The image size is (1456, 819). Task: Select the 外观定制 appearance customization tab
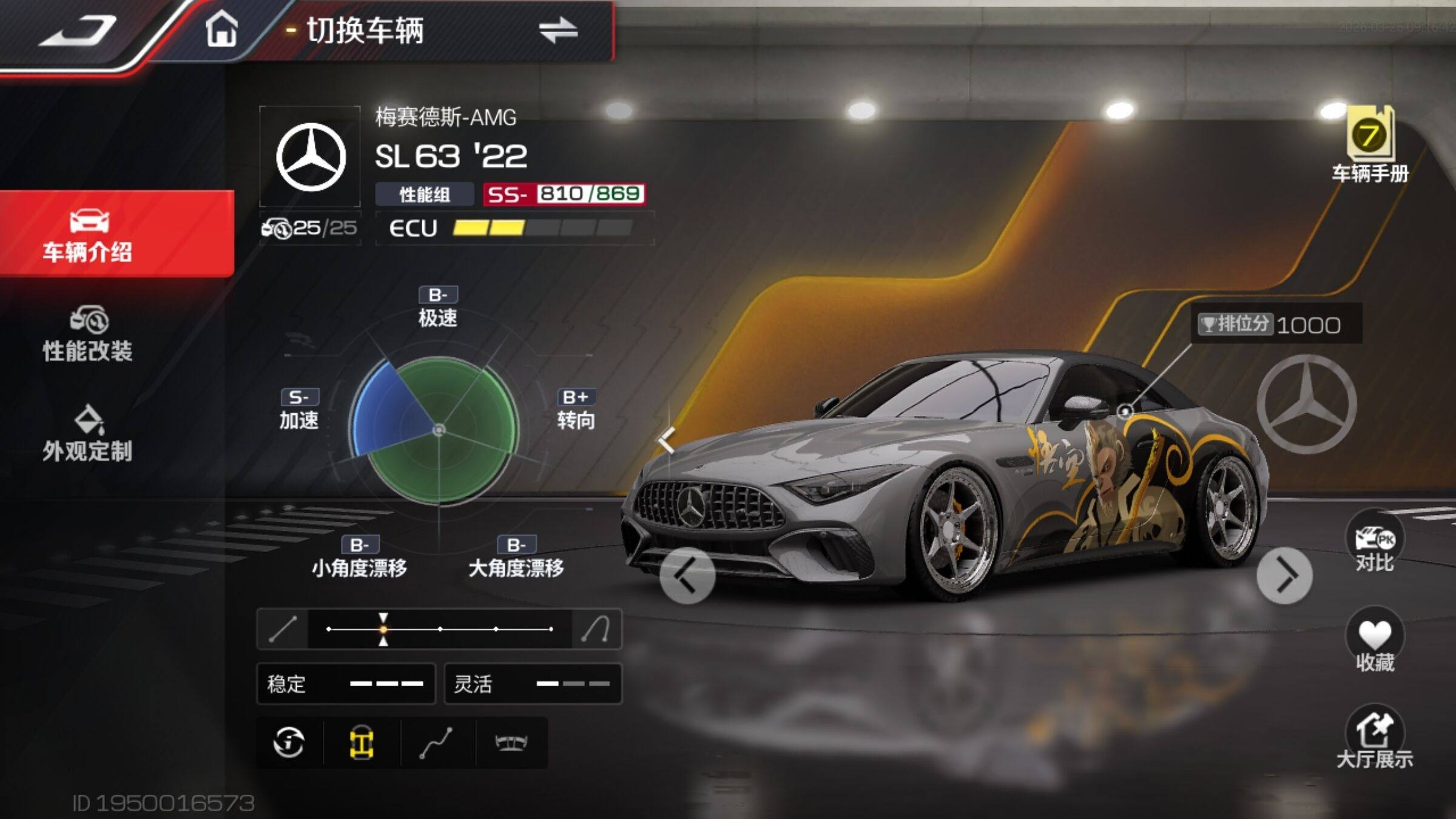click(x=88, y=434)
